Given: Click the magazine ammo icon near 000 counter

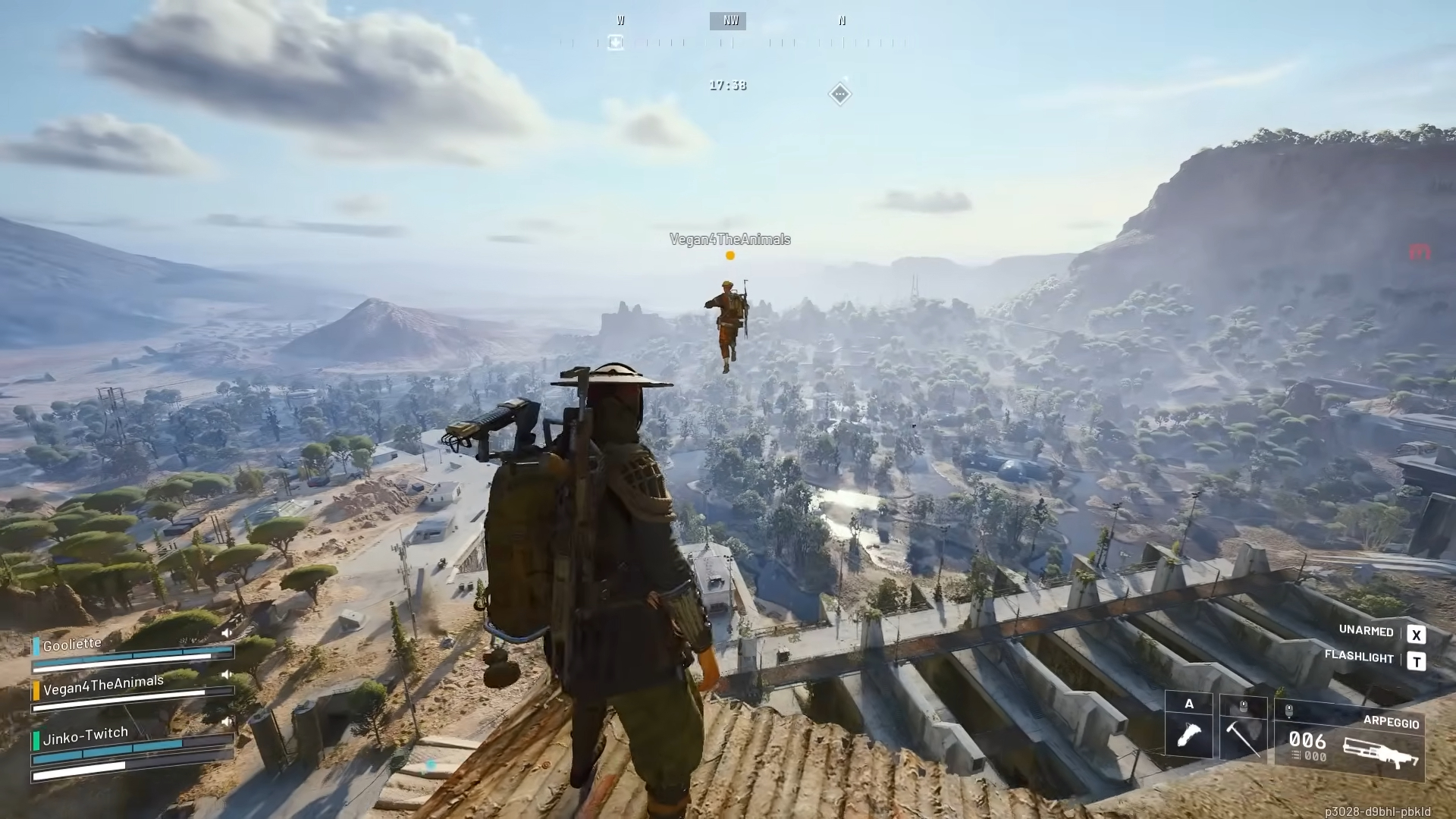Looking at the screenshot, I should click(1294, 753).
